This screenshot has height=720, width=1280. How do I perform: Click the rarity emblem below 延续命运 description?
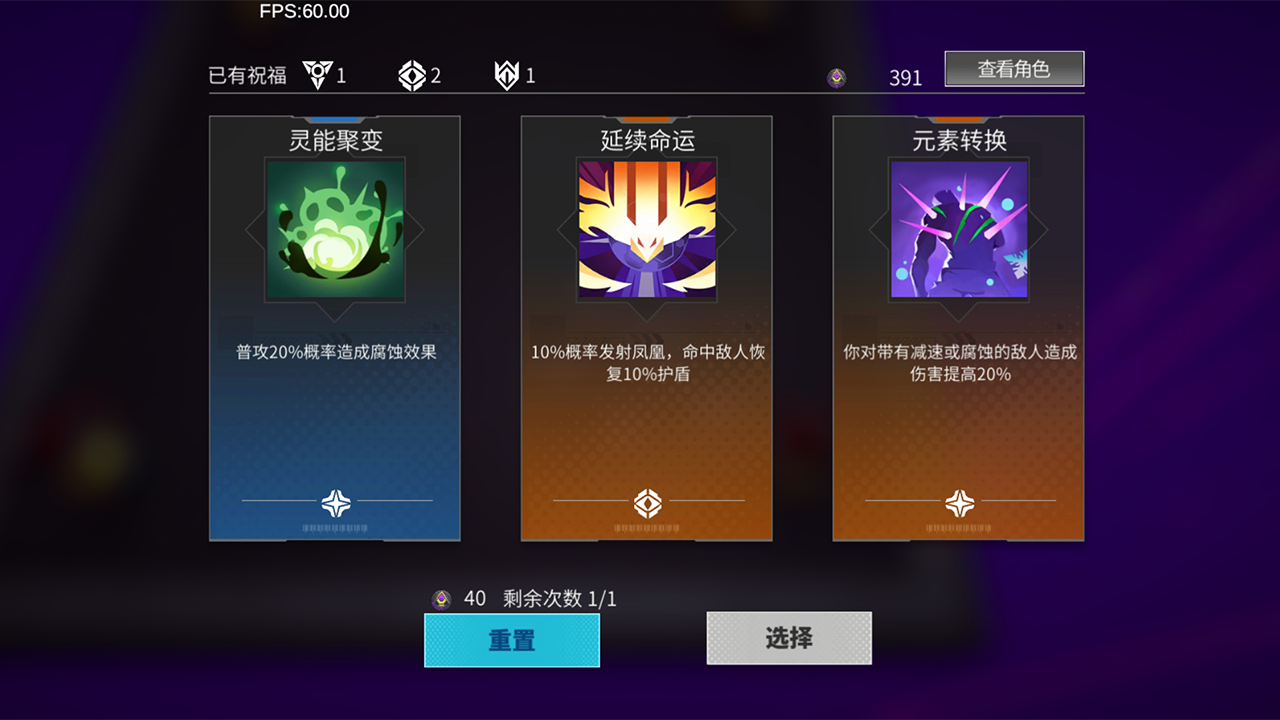tap(646, 505)
